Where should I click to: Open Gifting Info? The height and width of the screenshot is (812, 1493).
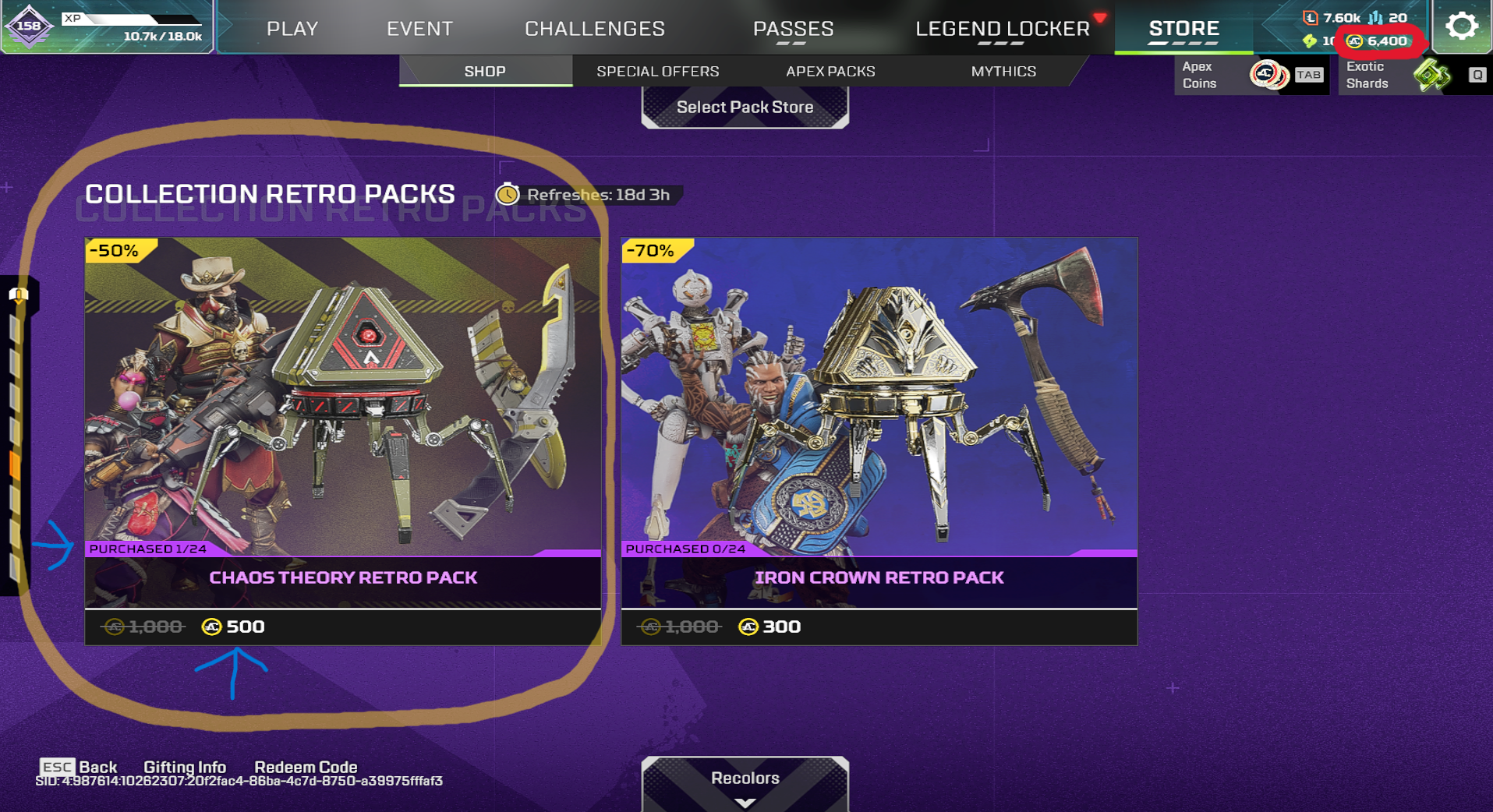185,767
